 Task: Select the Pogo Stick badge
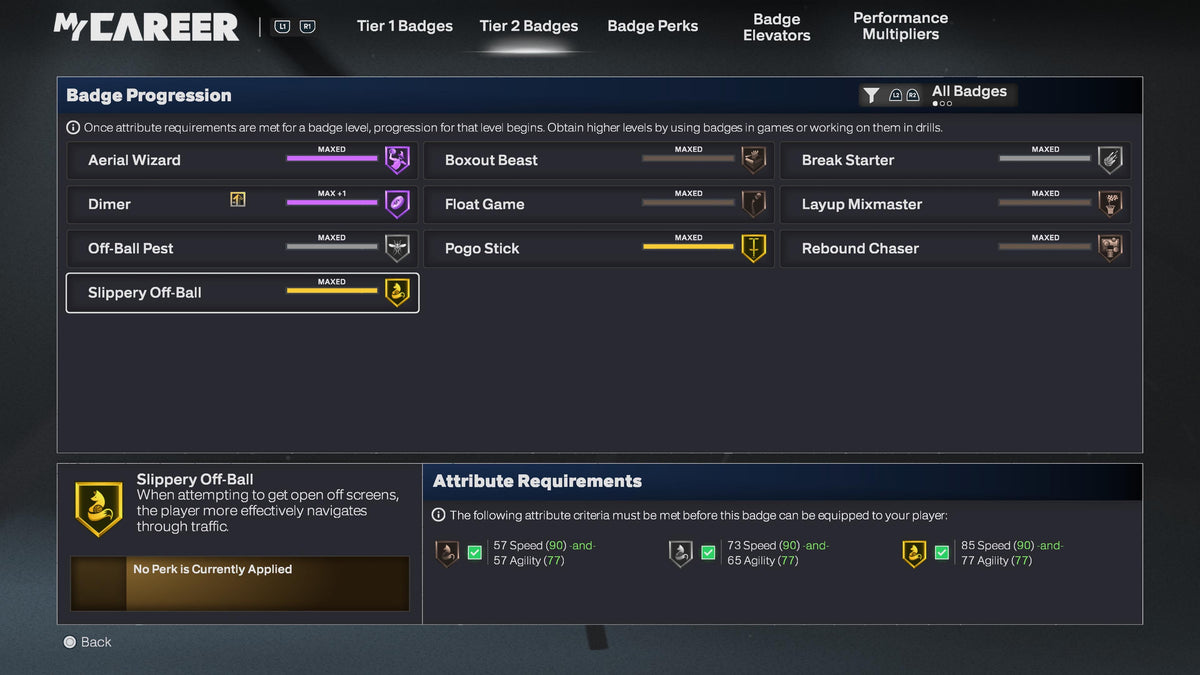(599, 248)
